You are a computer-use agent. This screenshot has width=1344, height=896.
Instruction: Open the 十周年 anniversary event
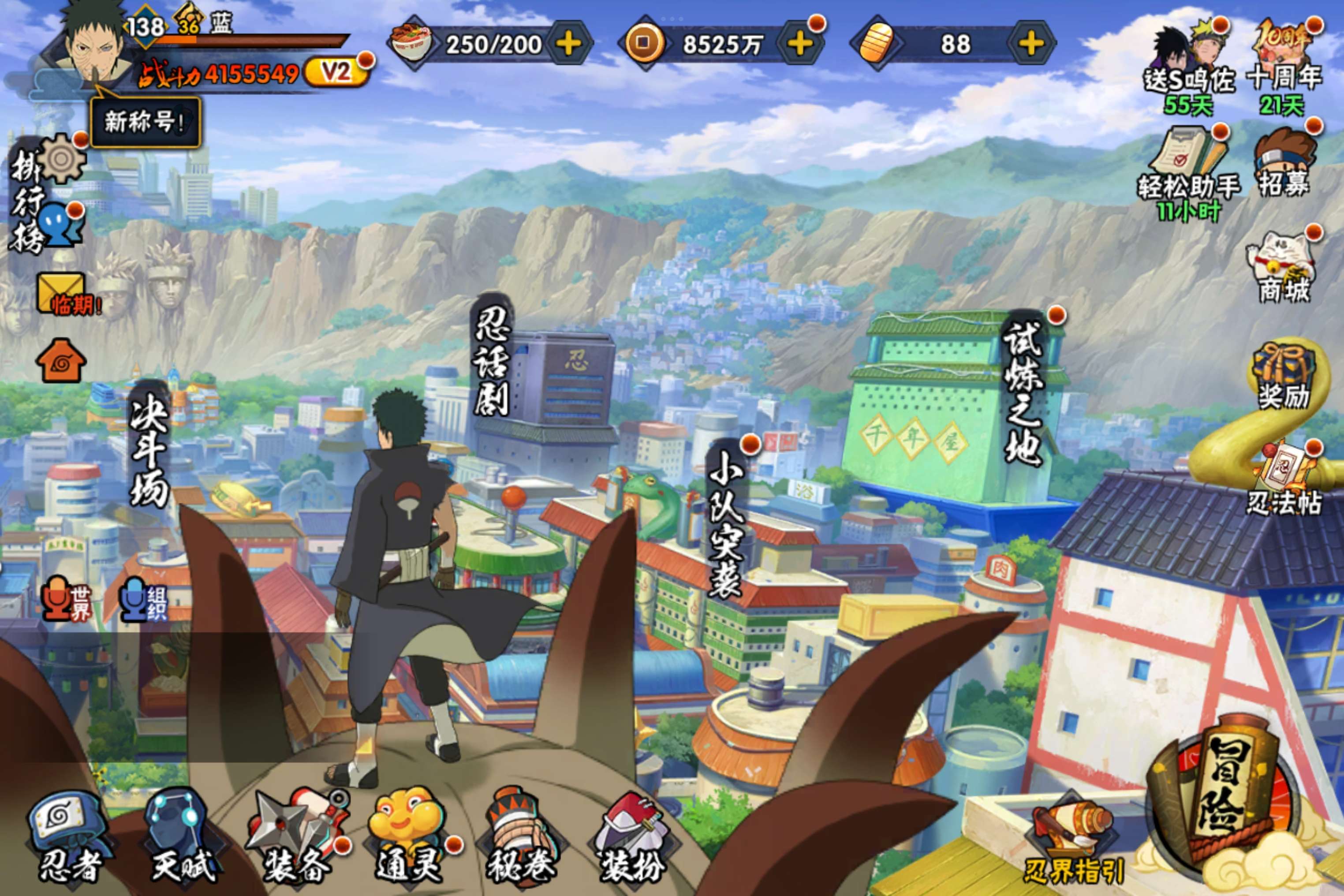coord(1283,63)
